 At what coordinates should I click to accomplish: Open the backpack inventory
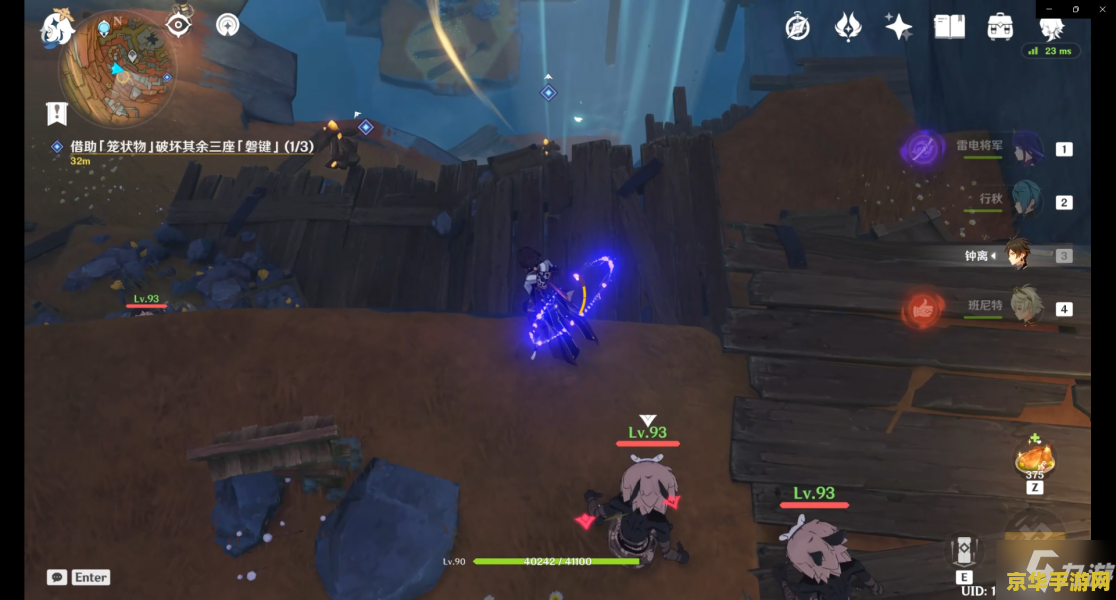(999, 27)
